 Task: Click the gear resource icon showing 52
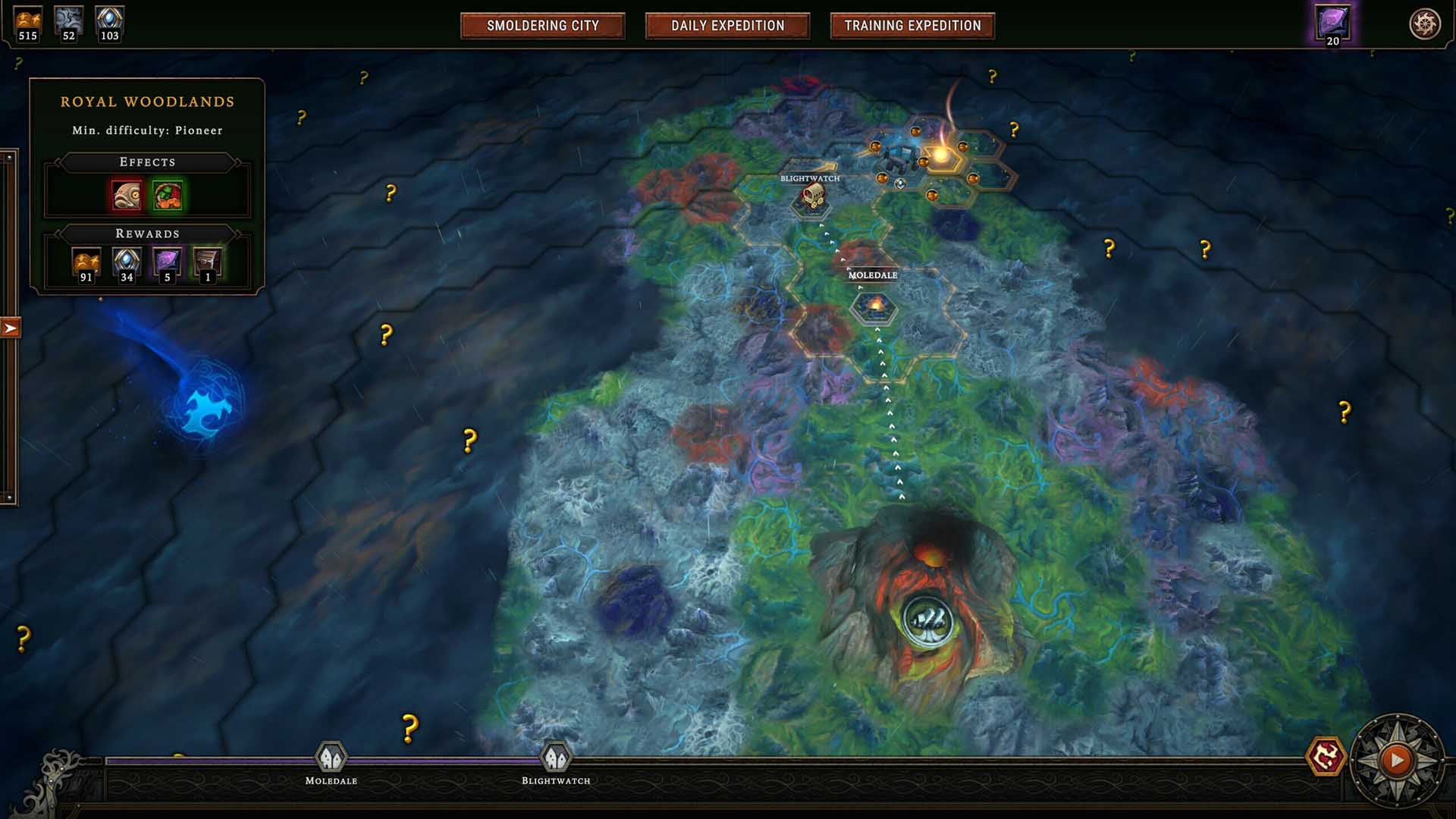point(68,20)
